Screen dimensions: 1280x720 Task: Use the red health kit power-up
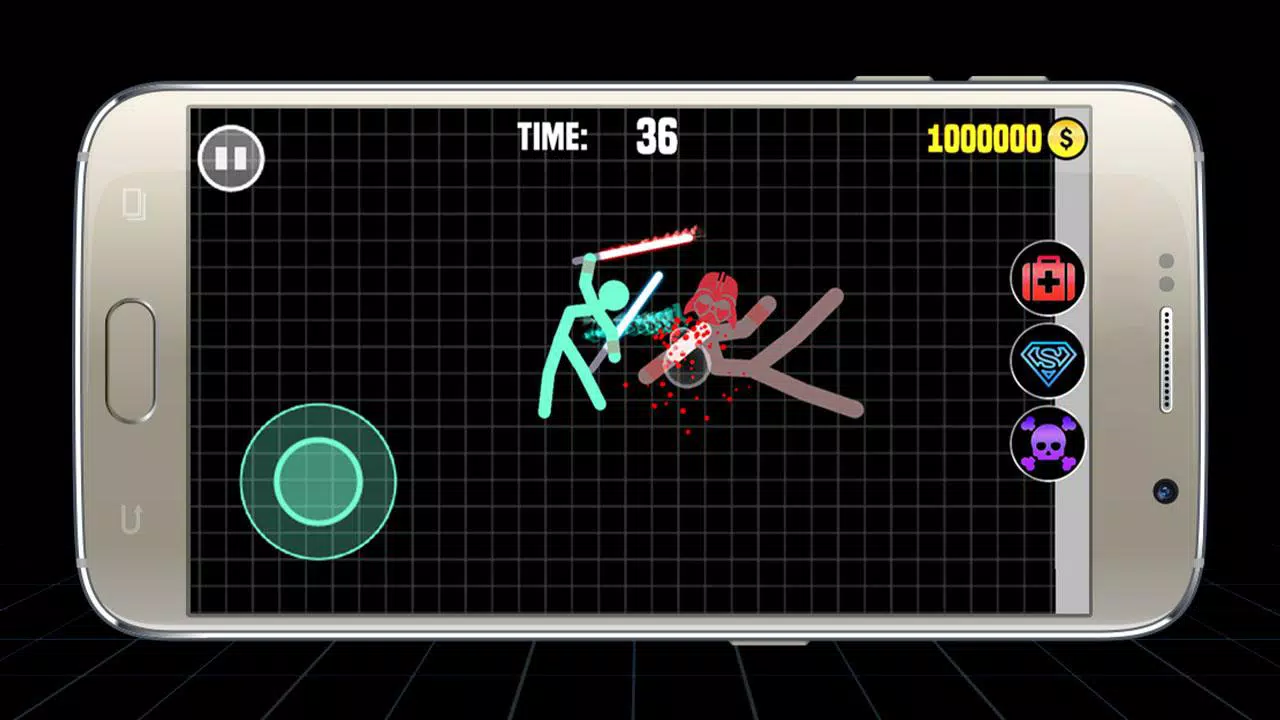pos(1047,277)
